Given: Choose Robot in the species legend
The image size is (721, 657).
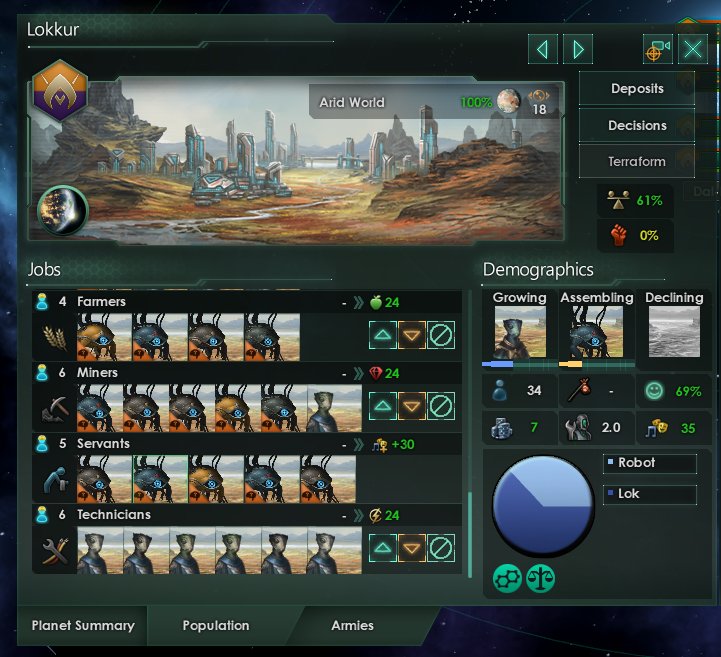Looking at the screenshot, I should point(648,464).
